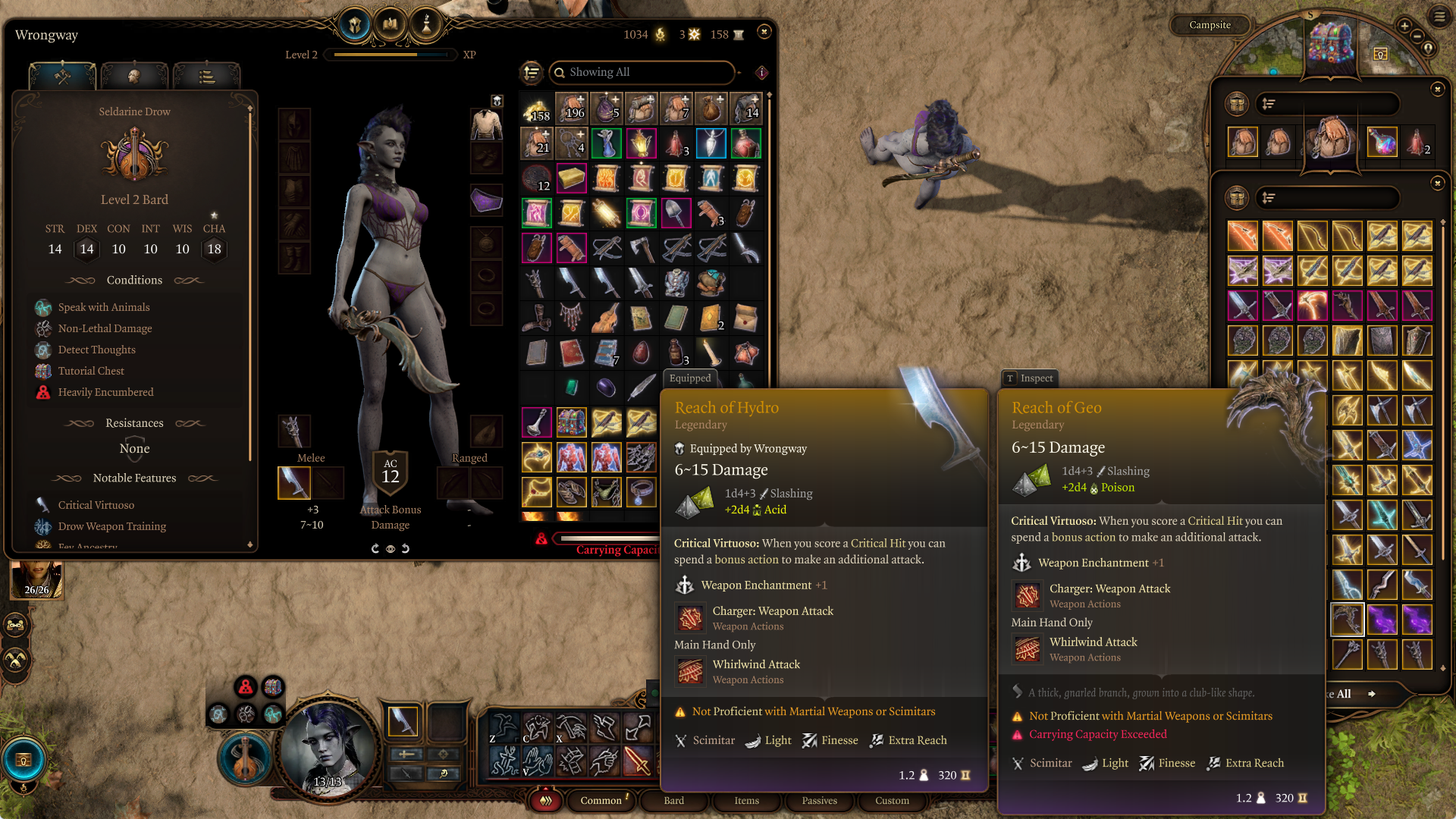Image resolution: width=1456 pixels, height=819 pixels.
Task: View the Critical Virtuoso feature
Action: point(96,505)
